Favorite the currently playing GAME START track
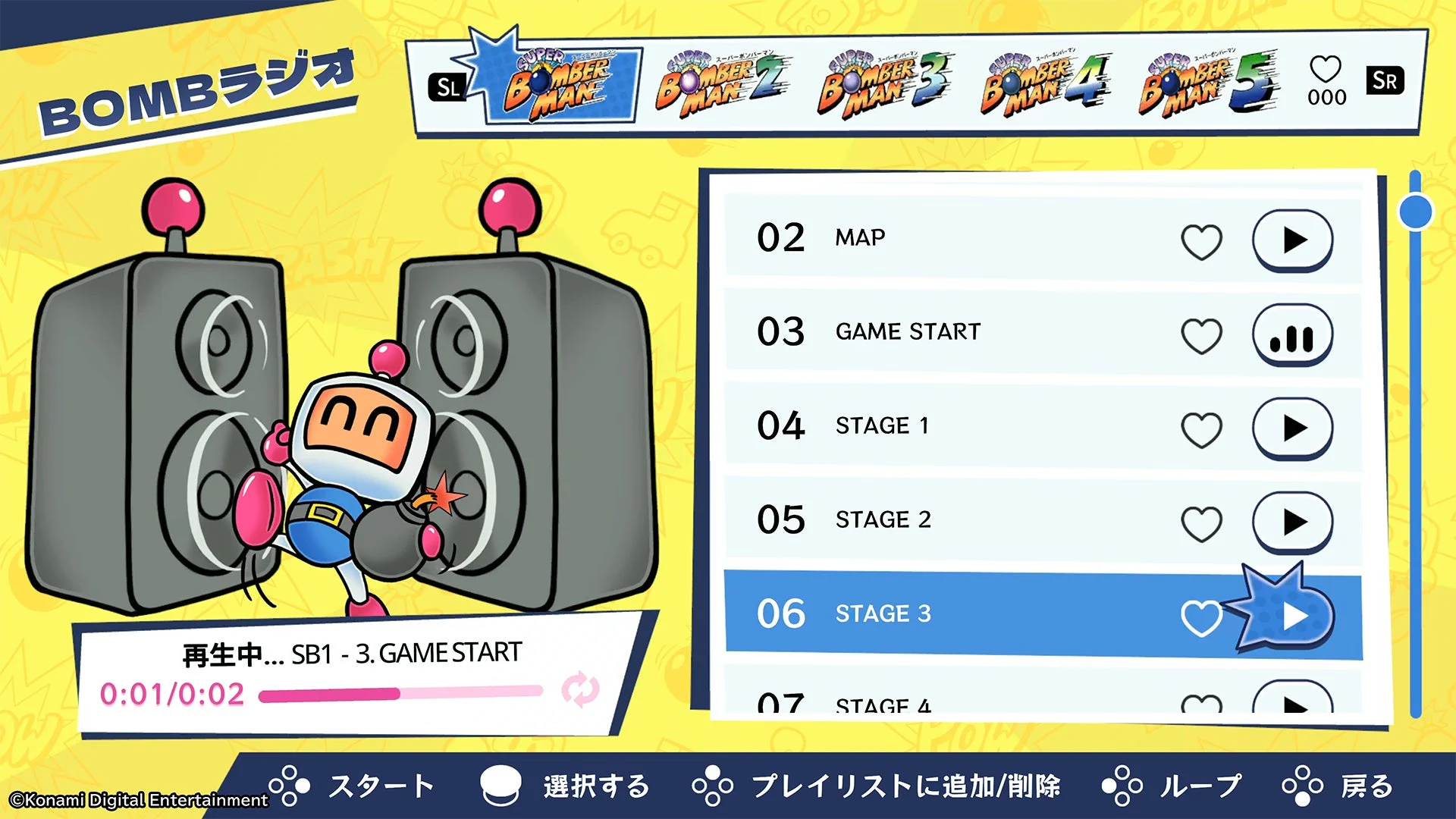This screenshot has width=1456, height=819. click(1202, 334)
